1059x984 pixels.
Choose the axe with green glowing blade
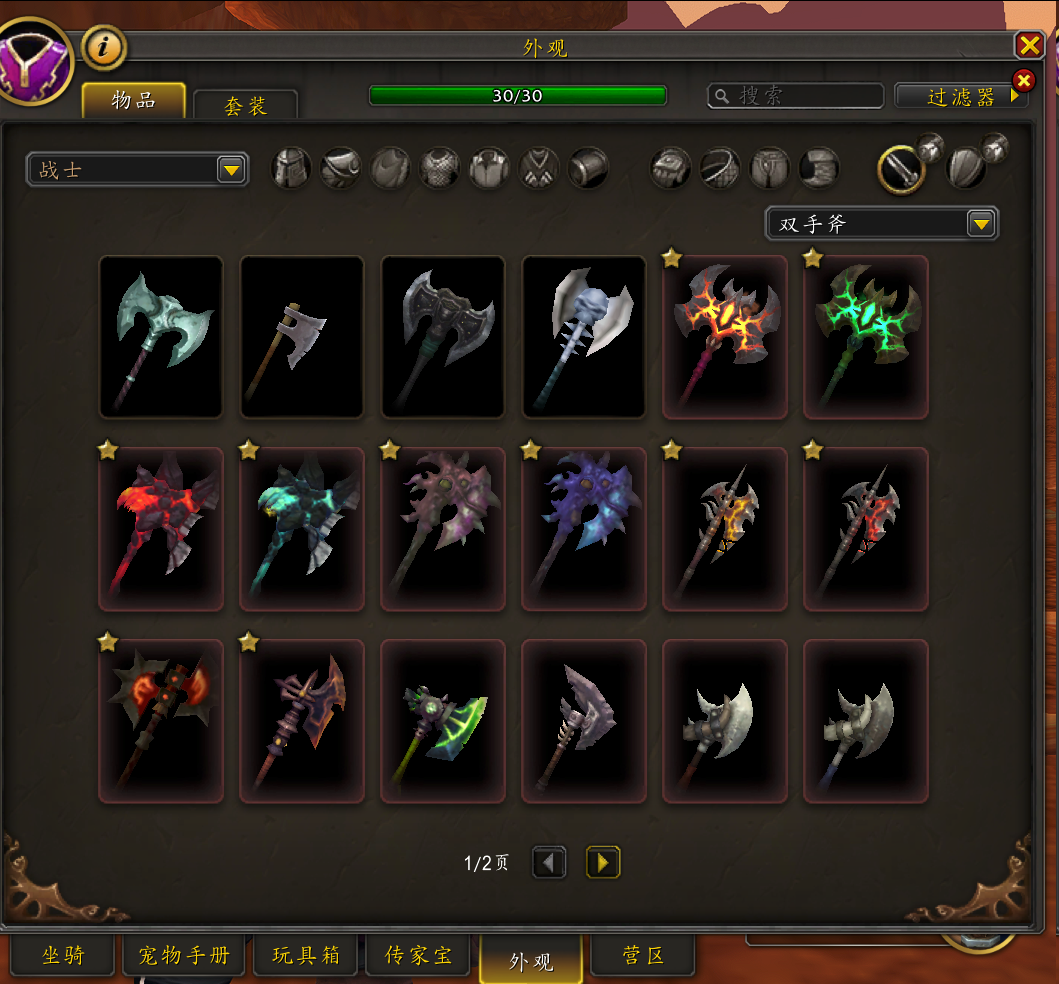443,721
